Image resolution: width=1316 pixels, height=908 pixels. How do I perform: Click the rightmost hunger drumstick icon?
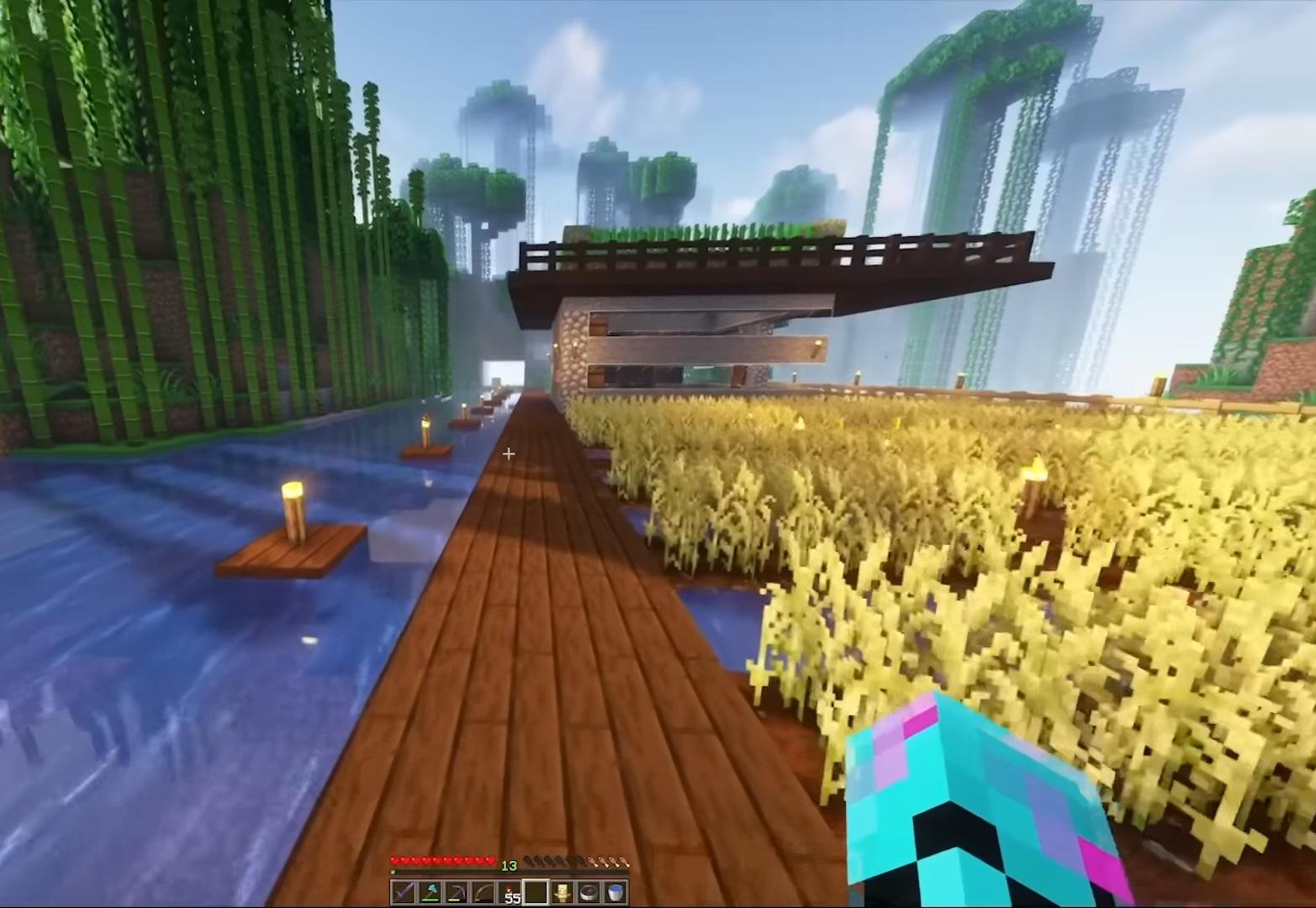(624, 860)
